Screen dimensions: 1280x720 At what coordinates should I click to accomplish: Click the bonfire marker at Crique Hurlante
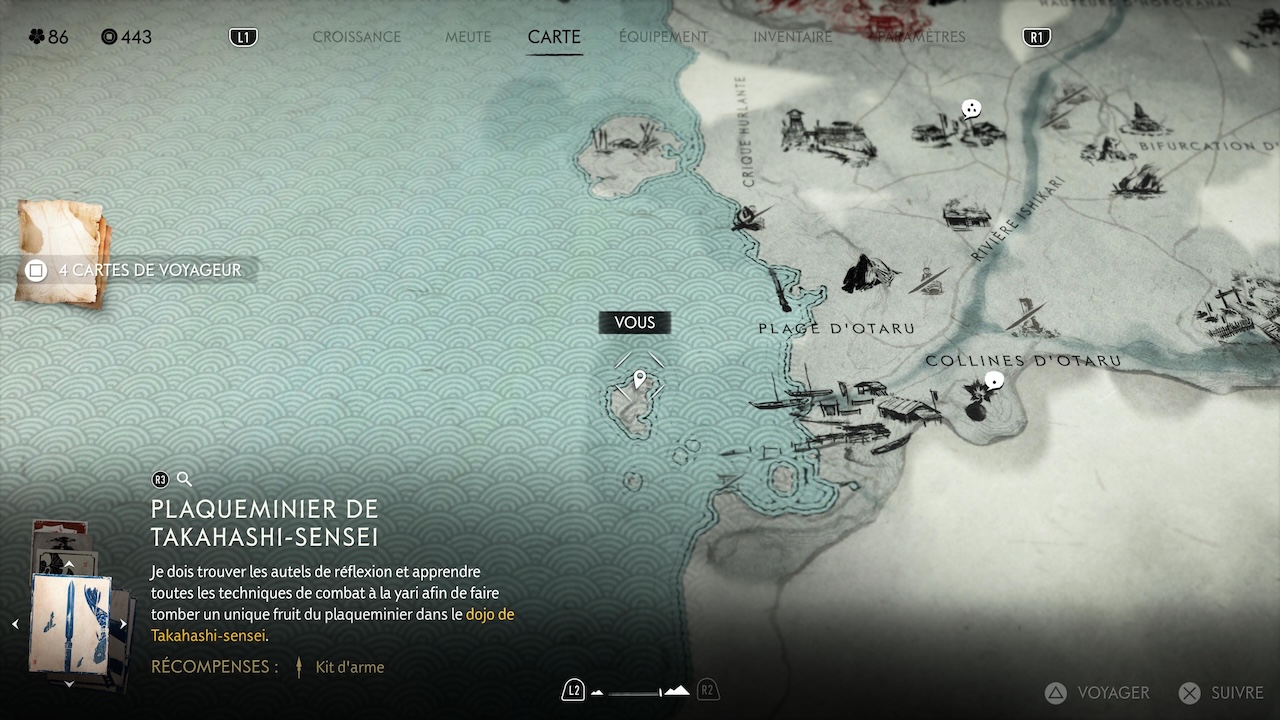tap(745, 216)
